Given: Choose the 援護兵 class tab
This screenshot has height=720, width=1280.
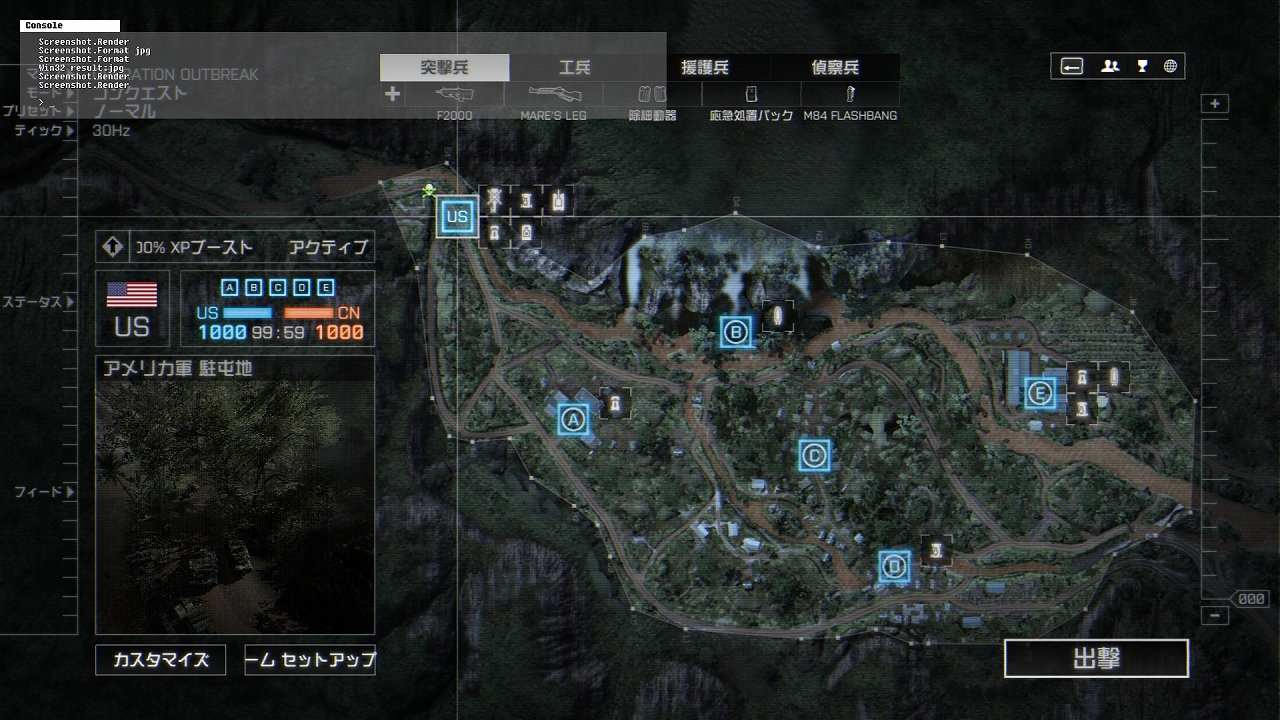Looking at the screenshot, I should coord(704,68).
